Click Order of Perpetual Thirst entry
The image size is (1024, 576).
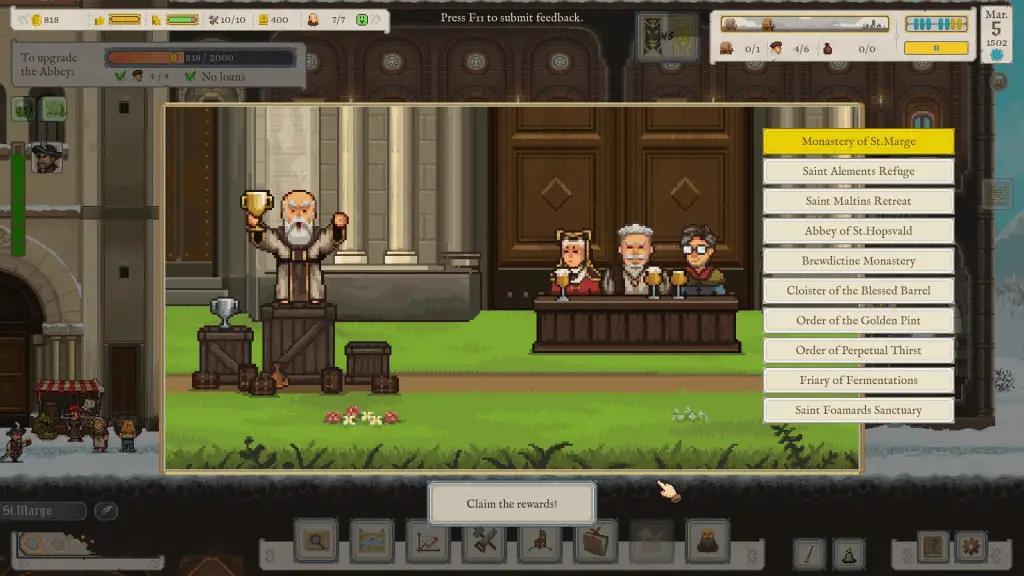(858, 351)
